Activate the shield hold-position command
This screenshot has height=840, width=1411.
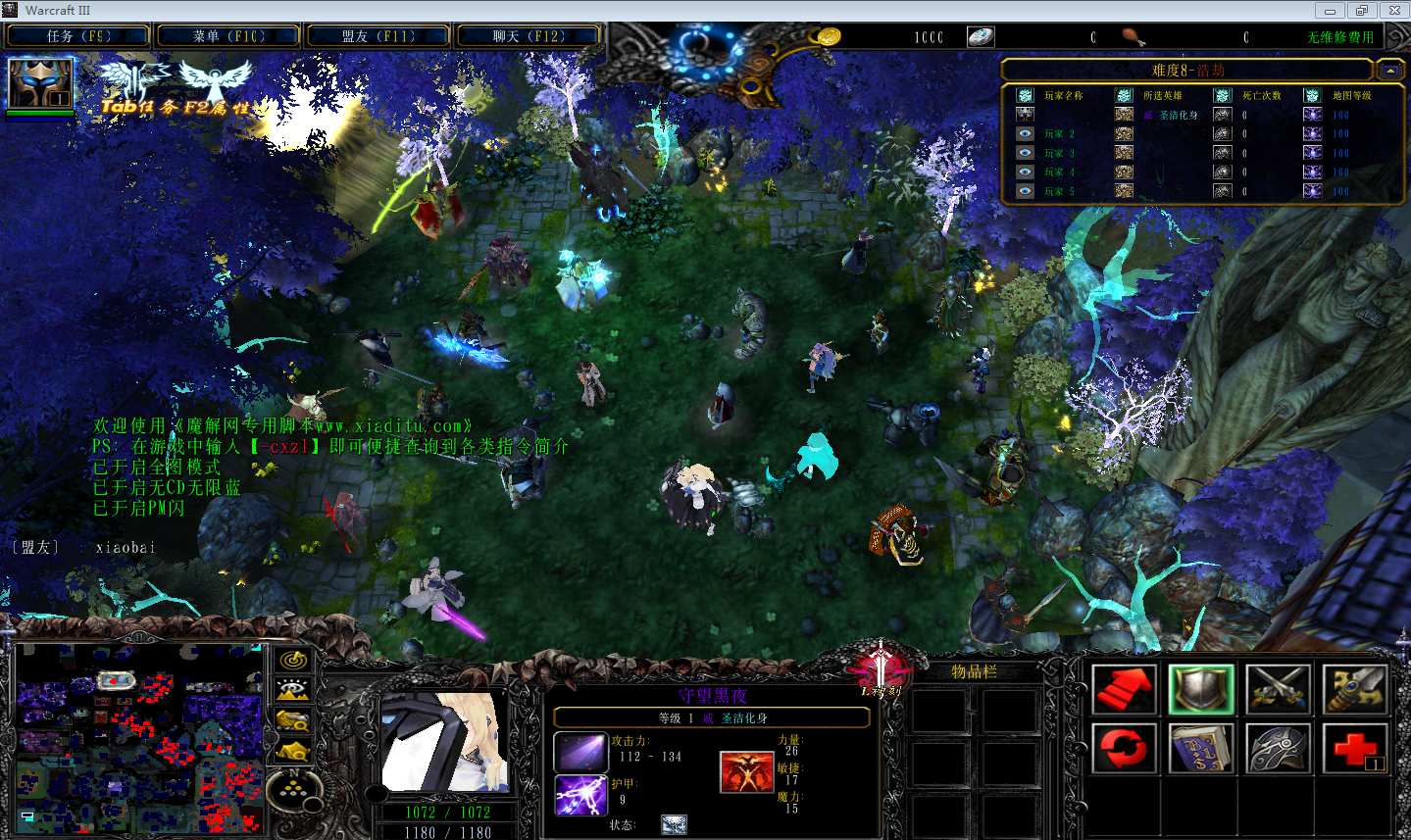coord(1200,688)
